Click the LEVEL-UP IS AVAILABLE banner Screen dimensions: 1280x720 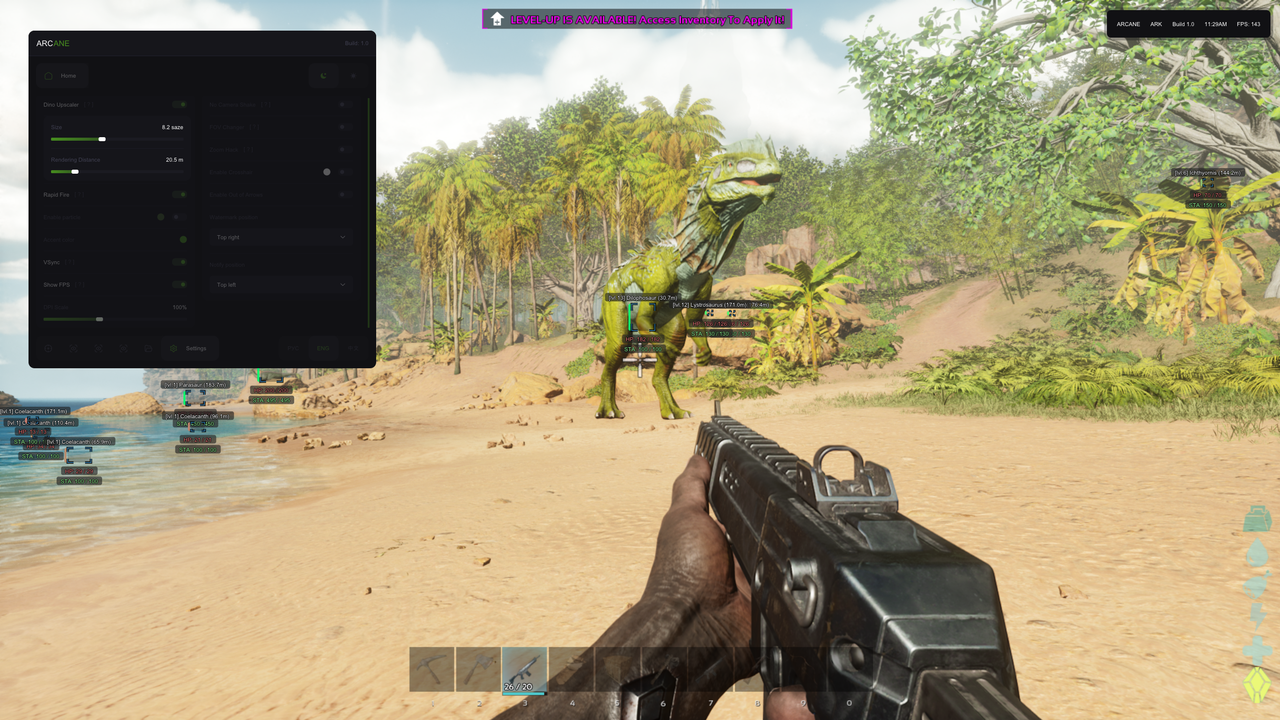(x=637, y=19)
